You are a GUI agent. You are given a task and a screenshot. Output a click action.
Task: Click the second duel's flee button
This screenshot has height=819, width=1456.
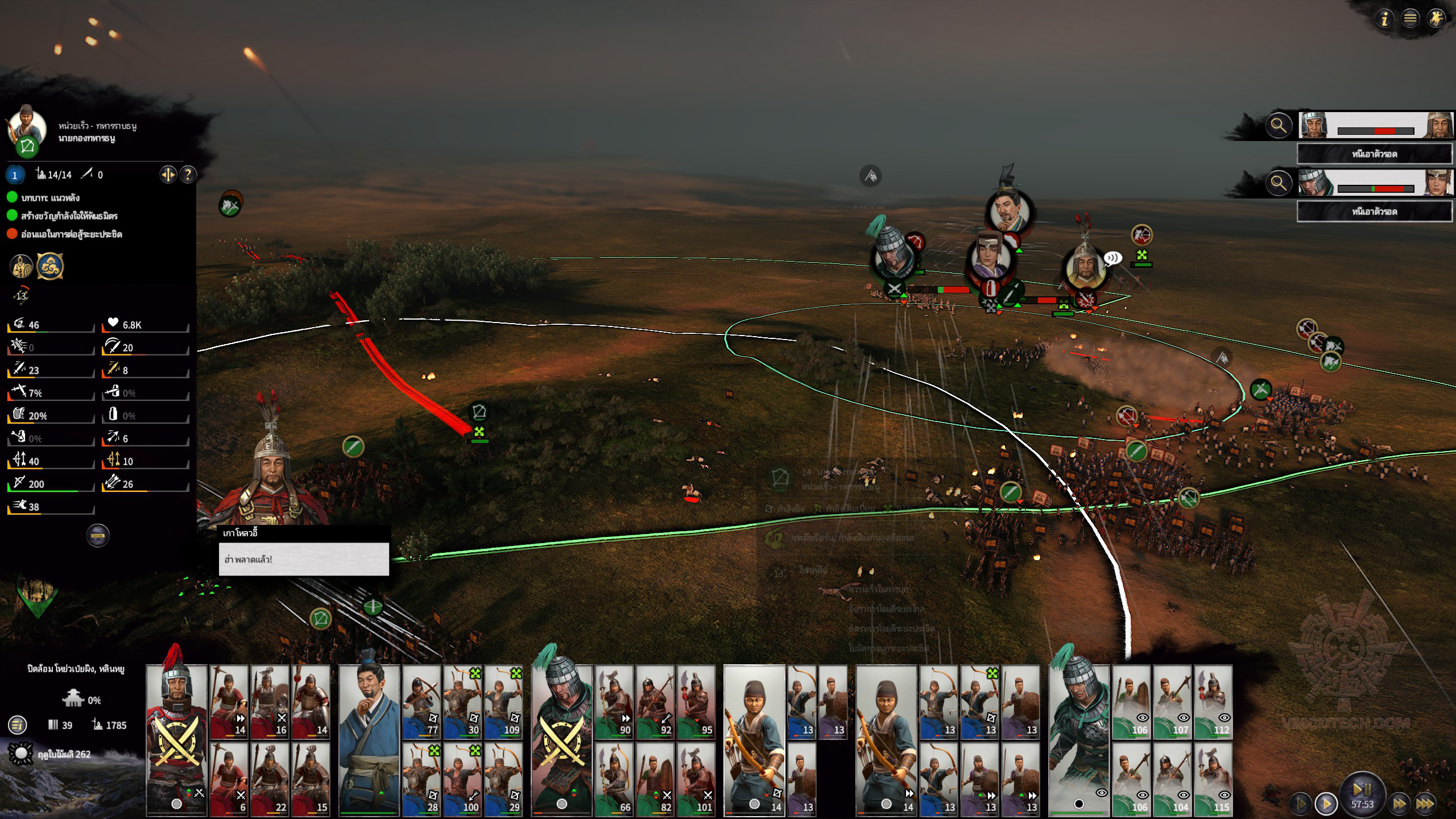pyautogui.click(x=1374, y=212)
